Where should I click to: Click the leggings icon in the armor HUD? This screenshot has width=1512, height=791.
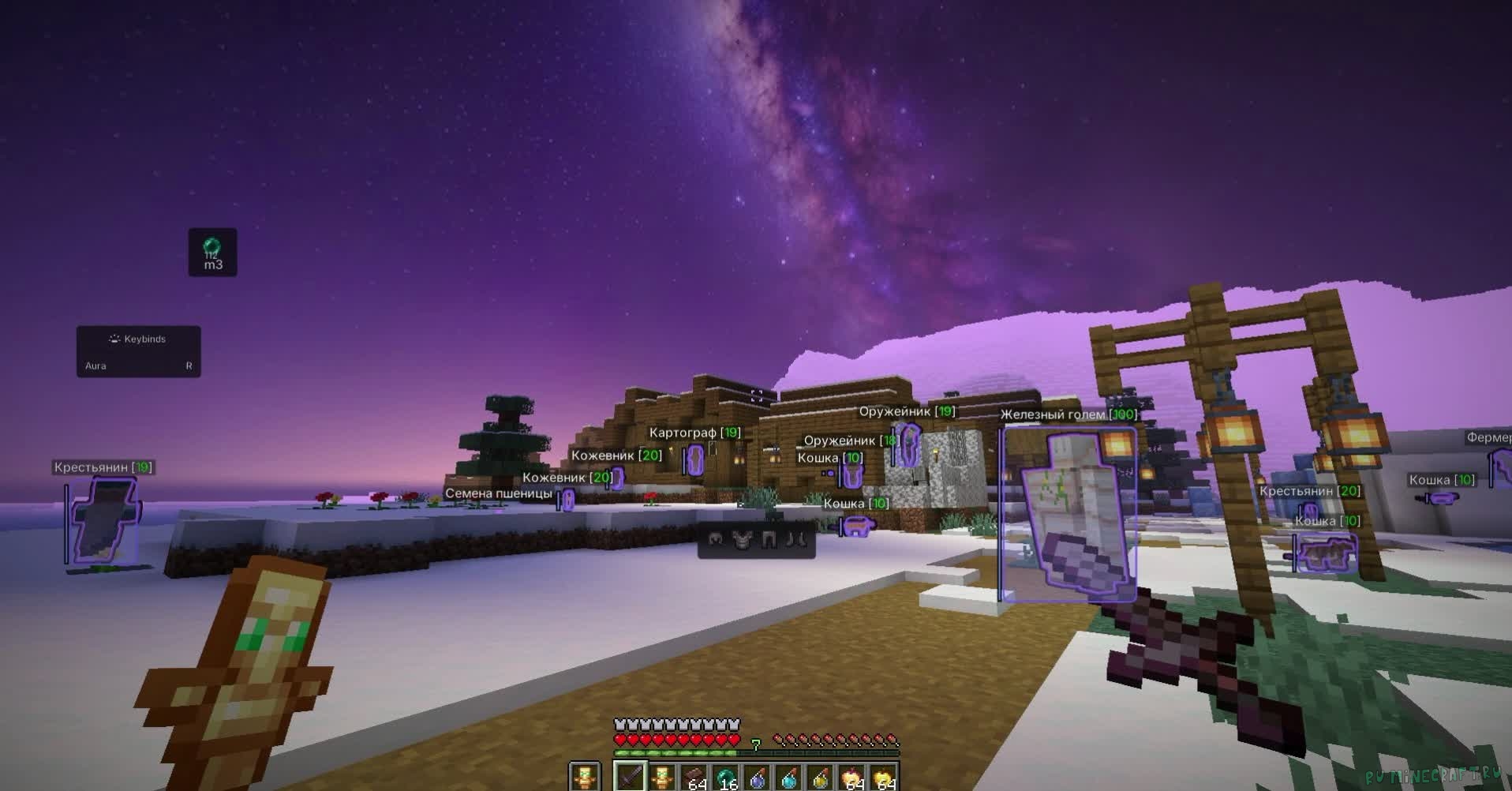pyautogui.click(x=770, y=540)
